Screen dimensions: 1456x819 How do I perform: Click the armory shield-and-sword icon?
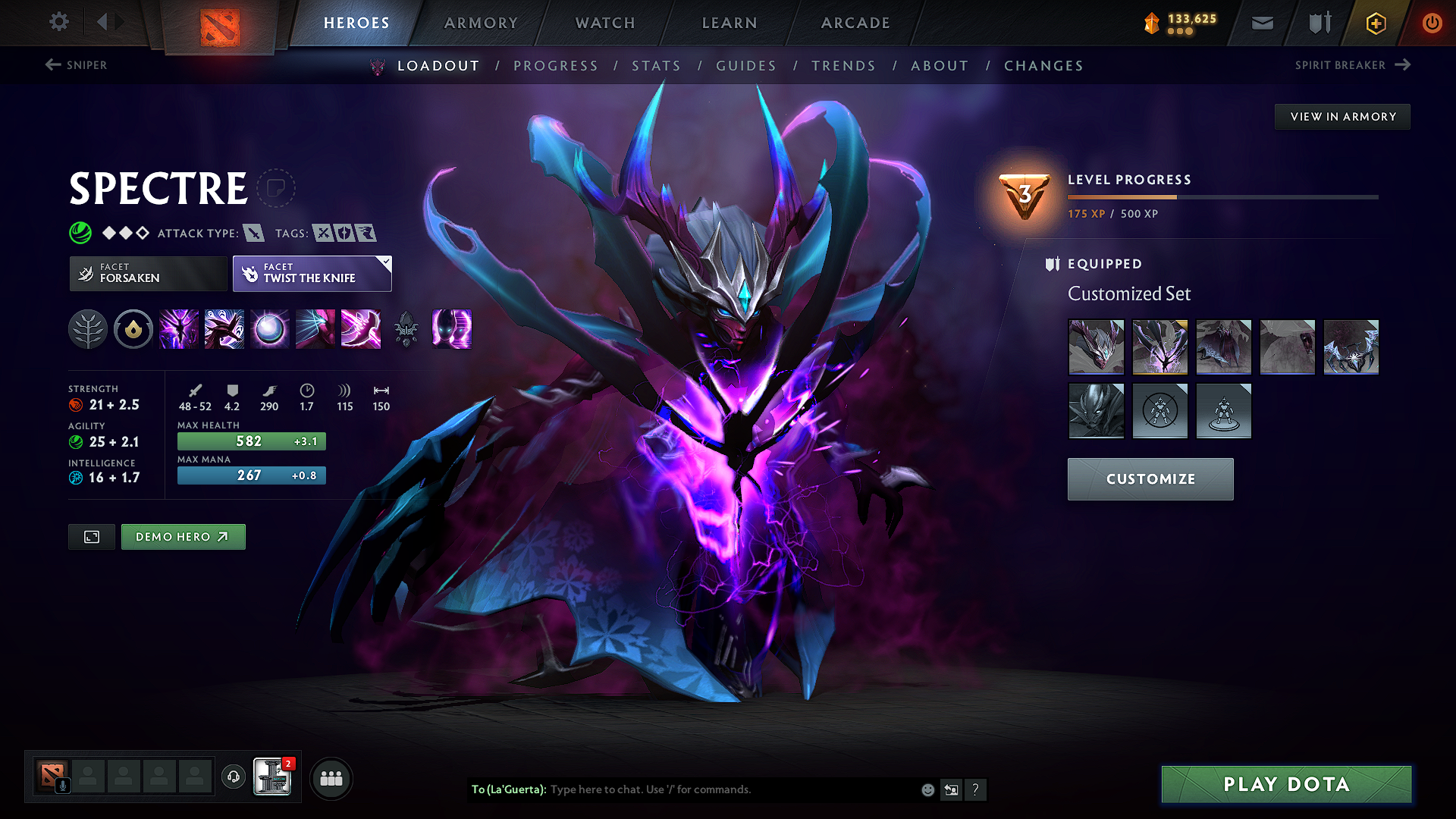1318,23
